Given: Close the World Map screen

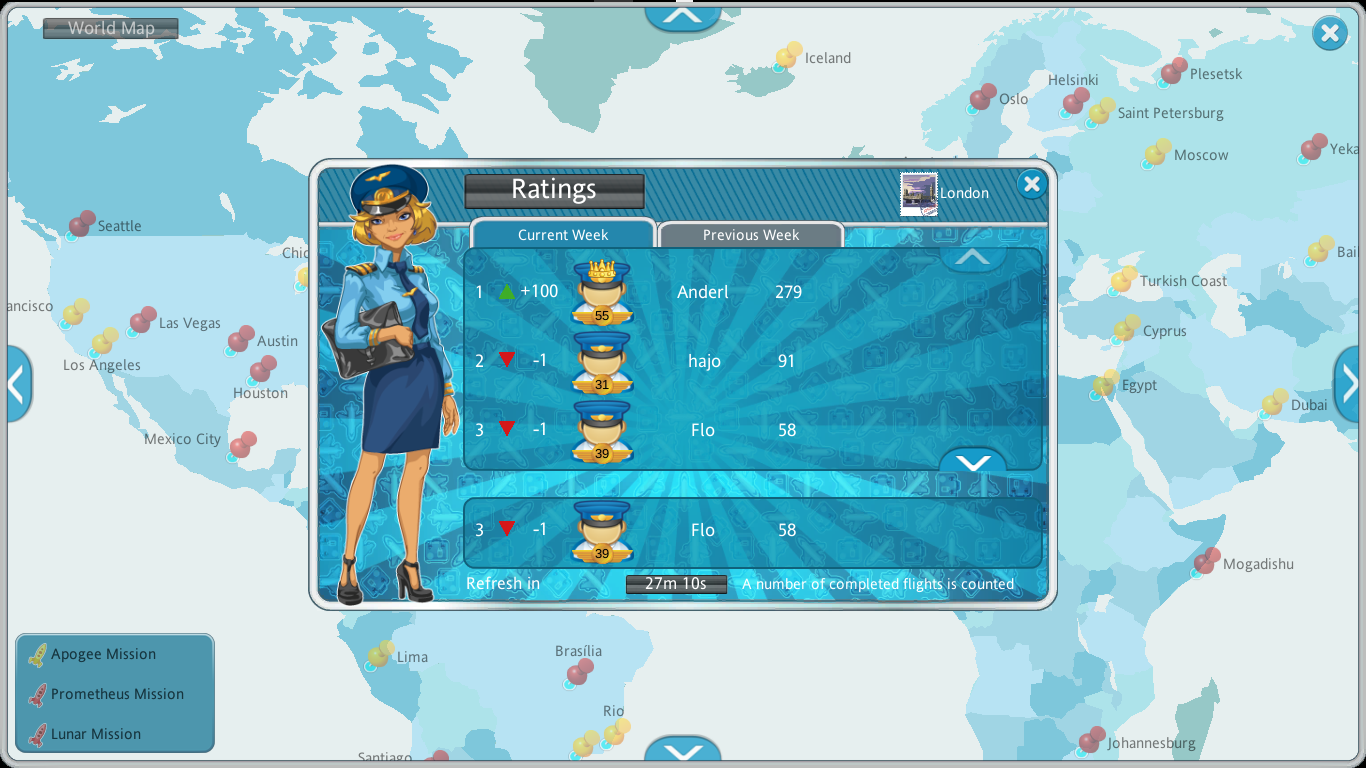Looking at the screenshot, I should [x=1329, y=34].
